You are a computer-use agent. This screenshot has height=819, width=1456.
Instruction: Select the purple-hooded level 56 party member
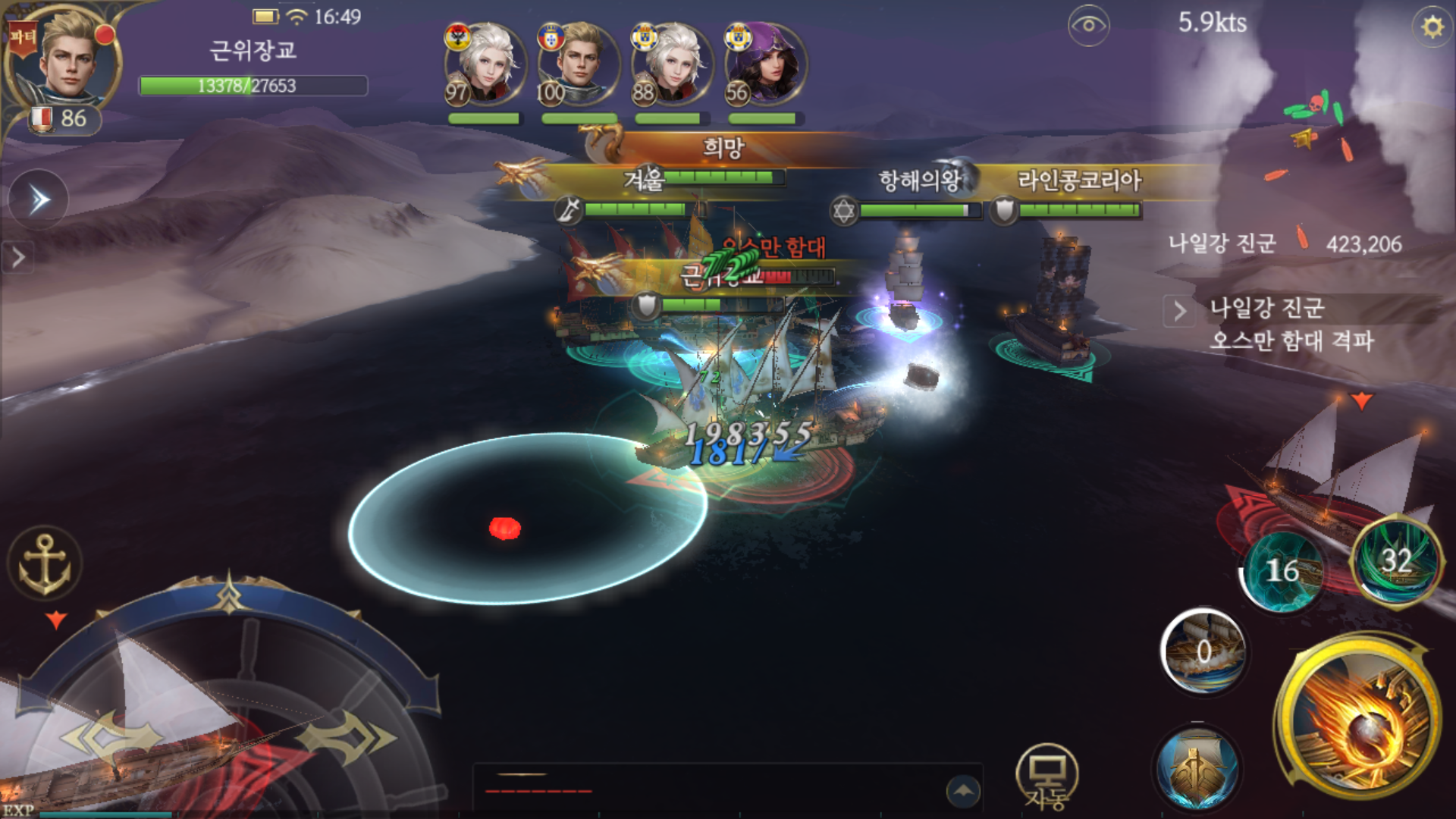click(x=764, y=64)
